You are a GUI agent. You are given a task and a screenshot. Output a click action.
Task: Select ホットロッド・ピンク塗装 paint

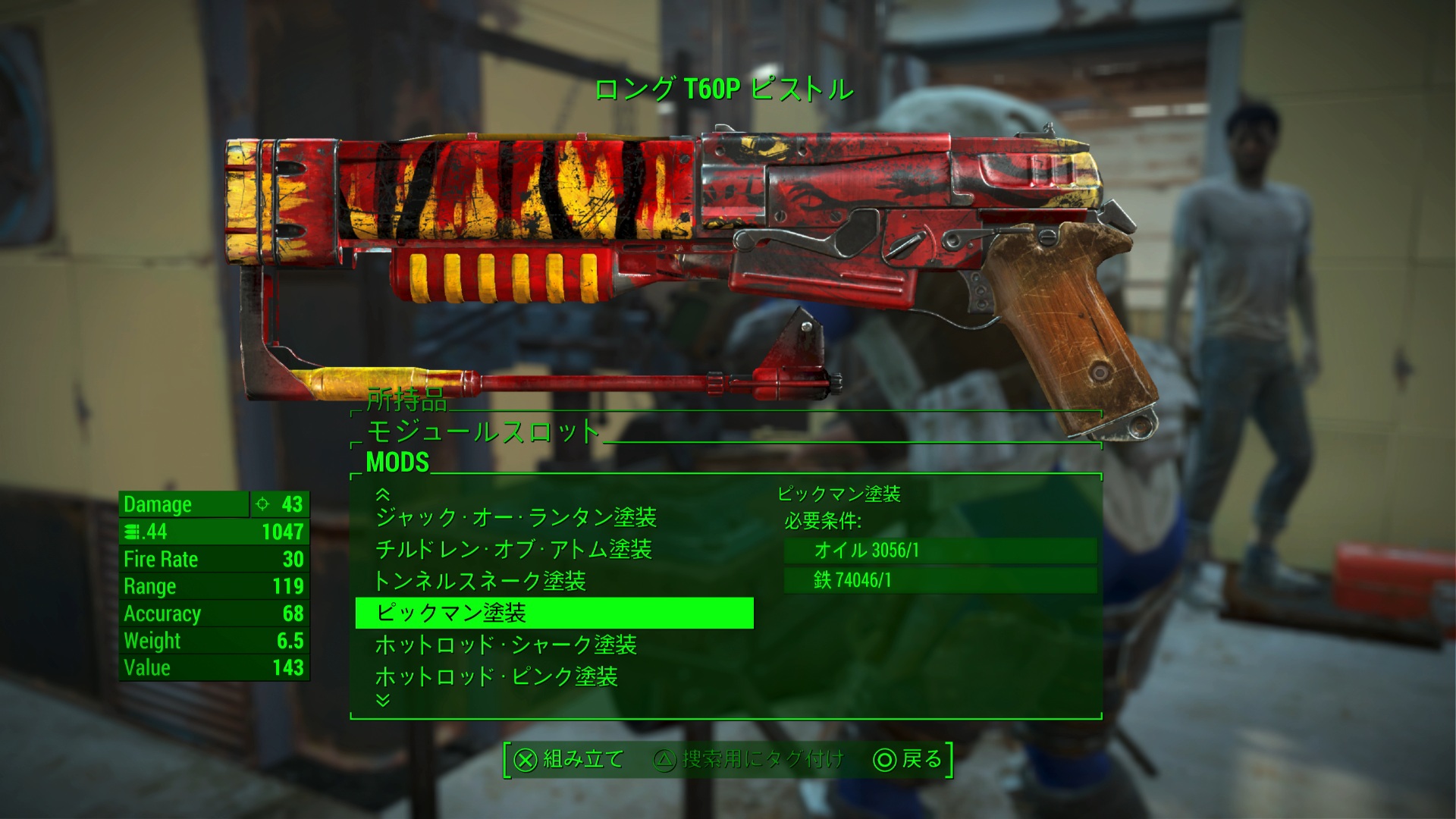(497, 676)
